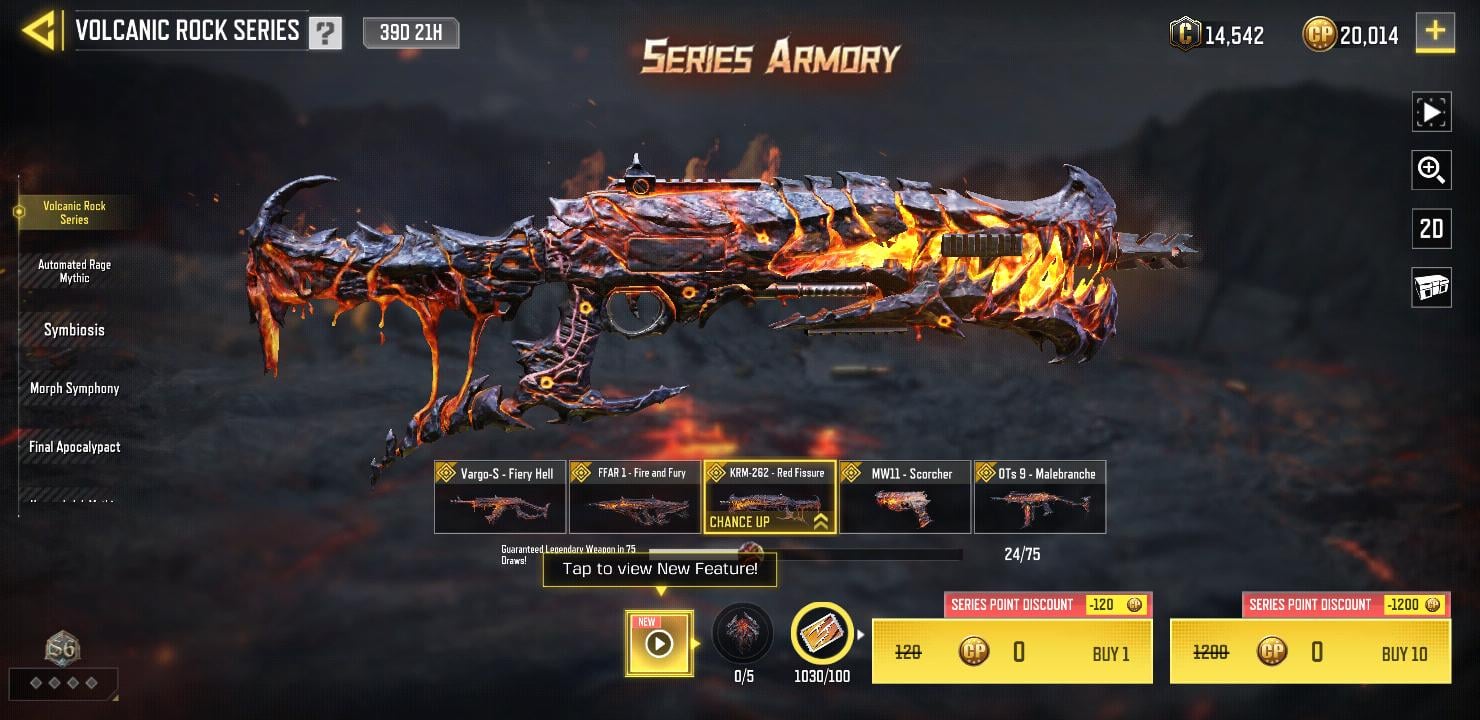Switch to Automated Rage Mythic tab
This screenshot has width=1480, height=720.
coord(74,271)
